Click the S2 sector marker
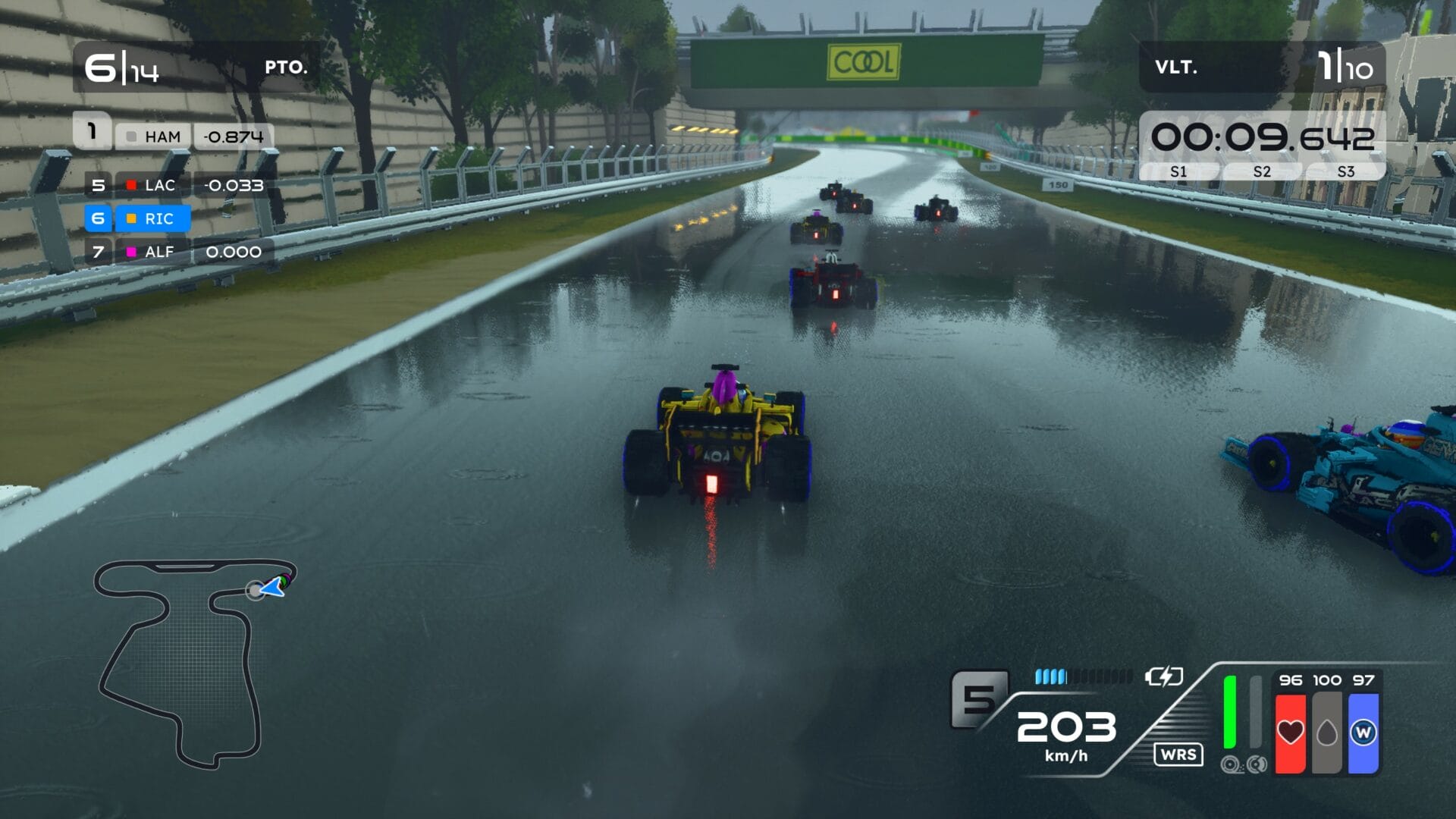The height and width of the screenshot is (819, 1456). click(1262, 172)
